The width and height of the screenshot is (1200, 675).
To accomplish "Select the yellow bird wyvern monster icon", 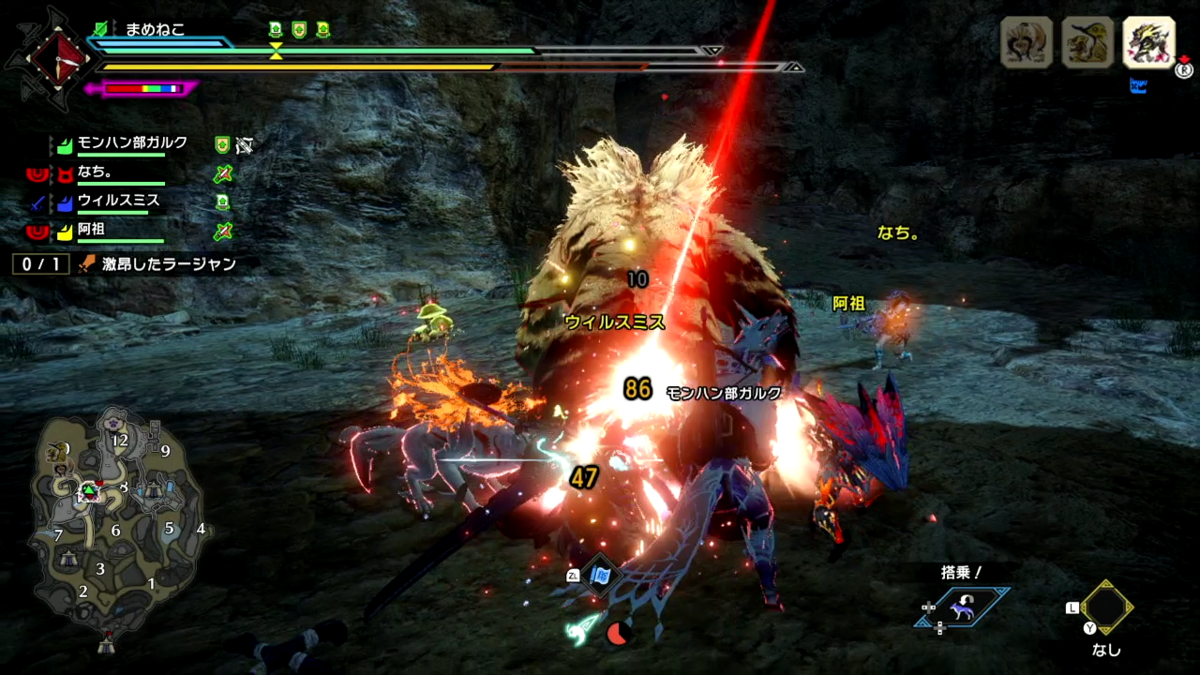I will (1088, 43).
